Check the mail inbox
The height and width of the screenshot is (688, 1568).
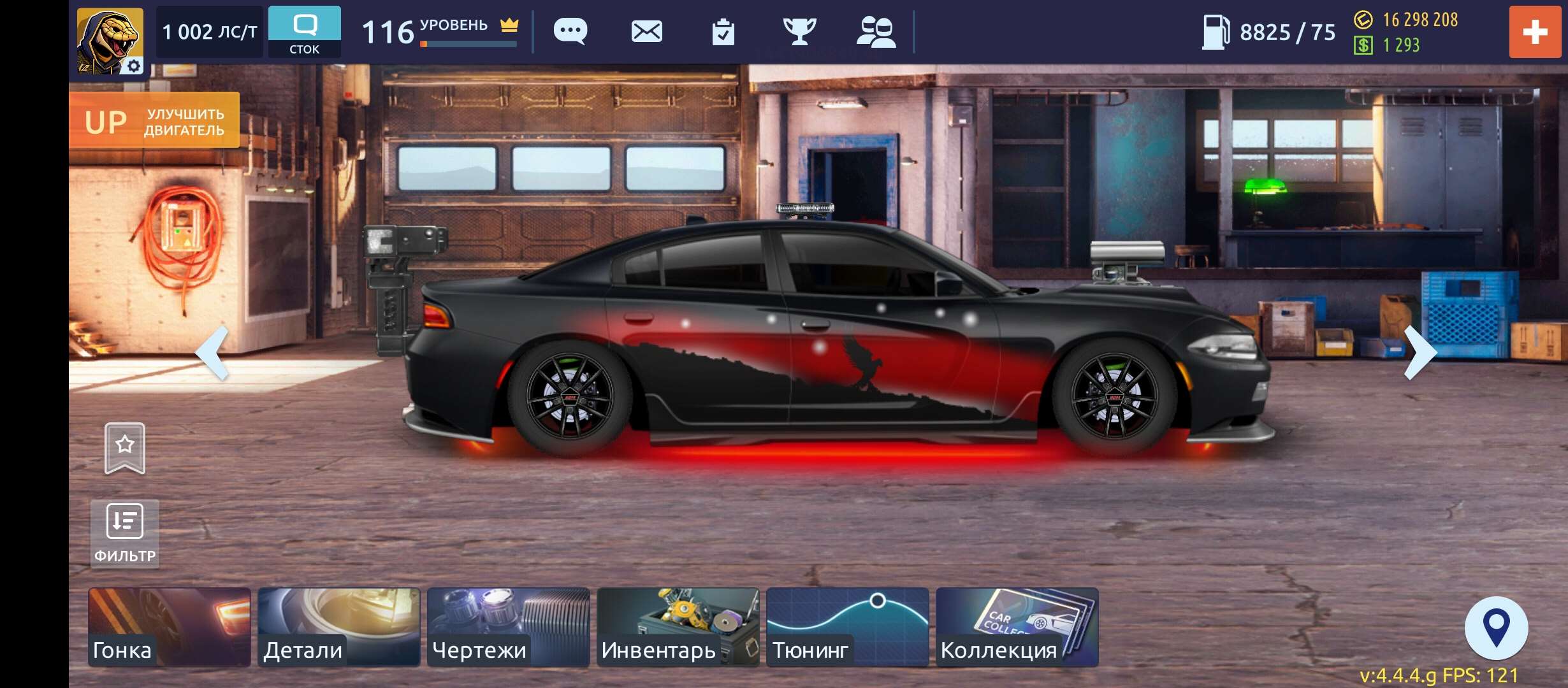646,30
